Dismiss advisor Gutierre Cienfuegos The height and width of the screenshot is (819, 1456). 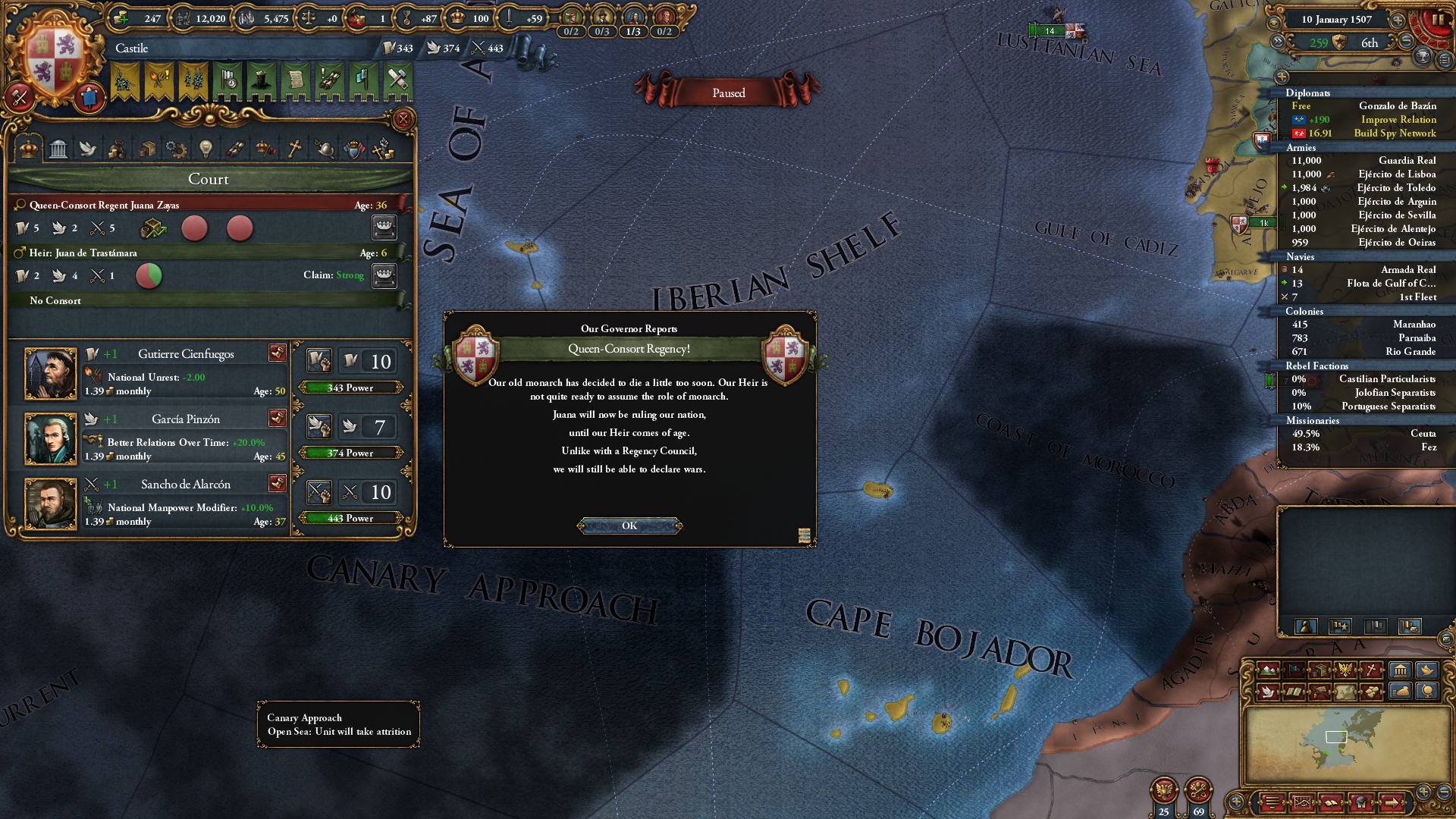click(x=277, y=353)
